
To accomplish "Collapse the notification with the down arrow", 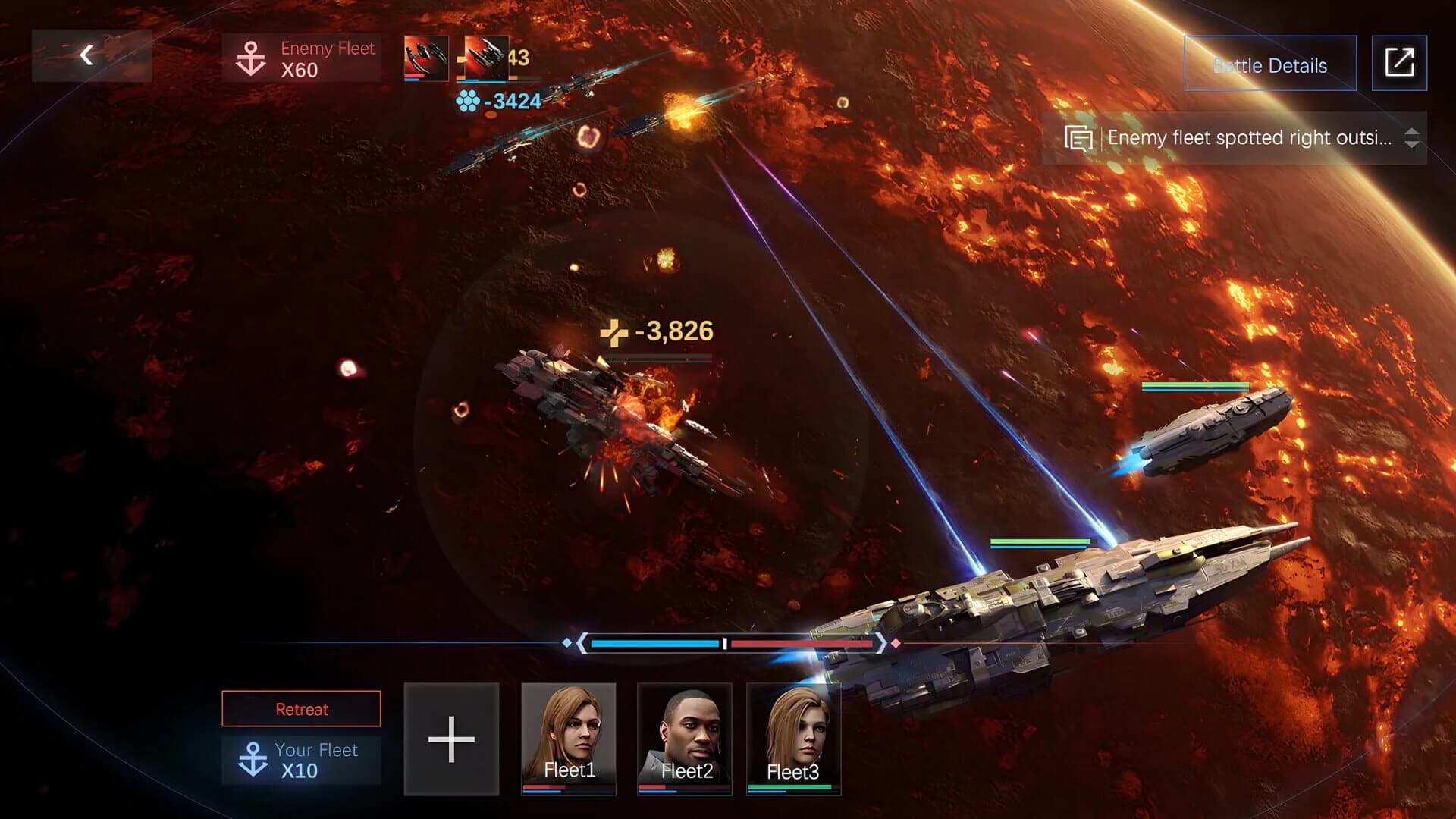I will tap(1410, 144).
